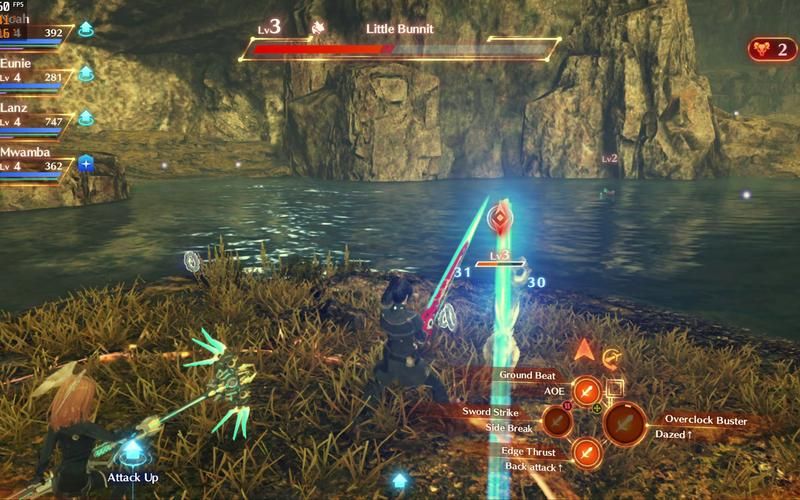Click the Little Bunnit target name bar
The image size is (800, 500).
(400, 40)
